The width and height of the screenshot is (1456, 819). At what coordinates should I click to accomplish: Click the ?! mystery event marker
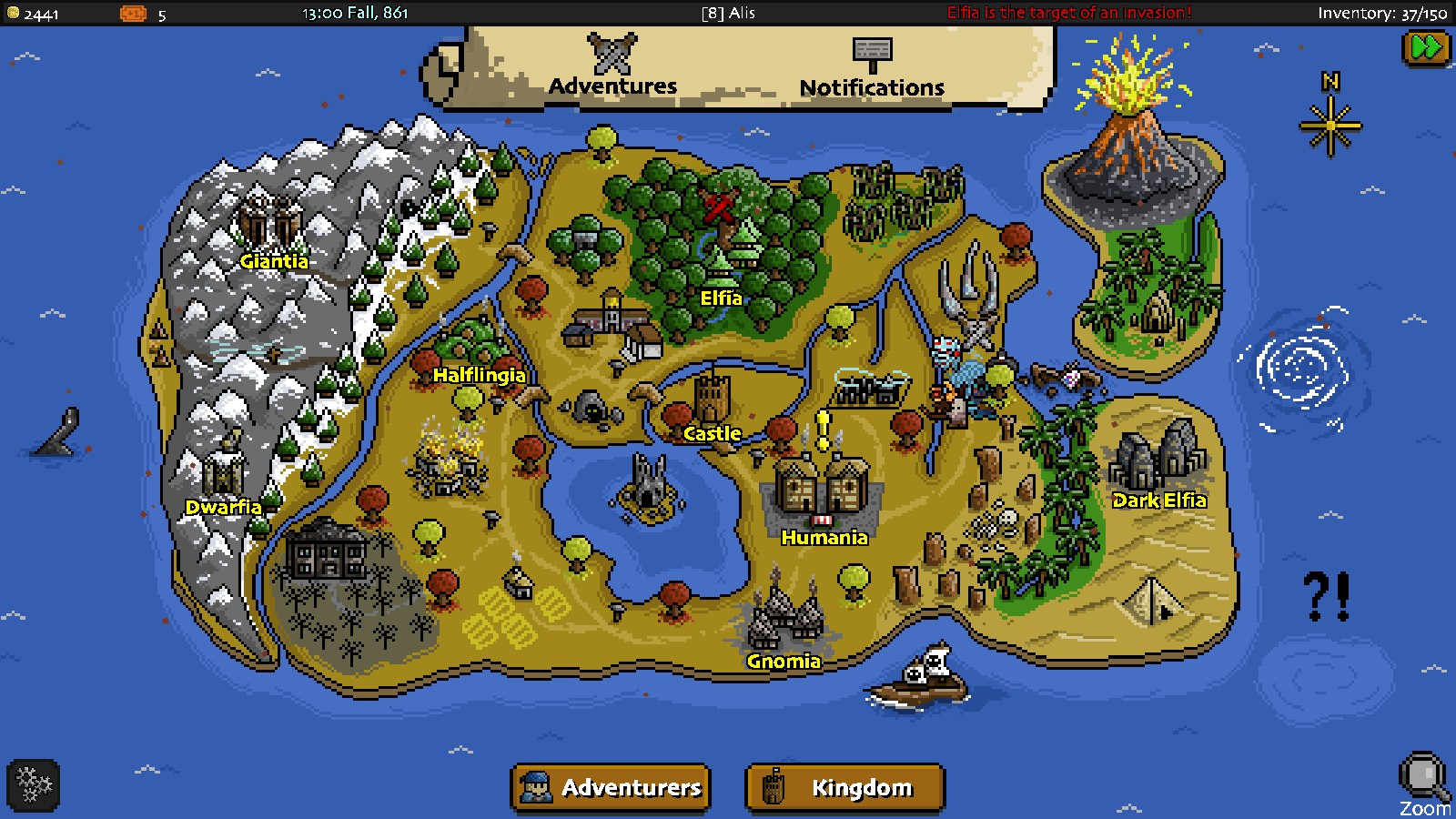pos(1327,597)
